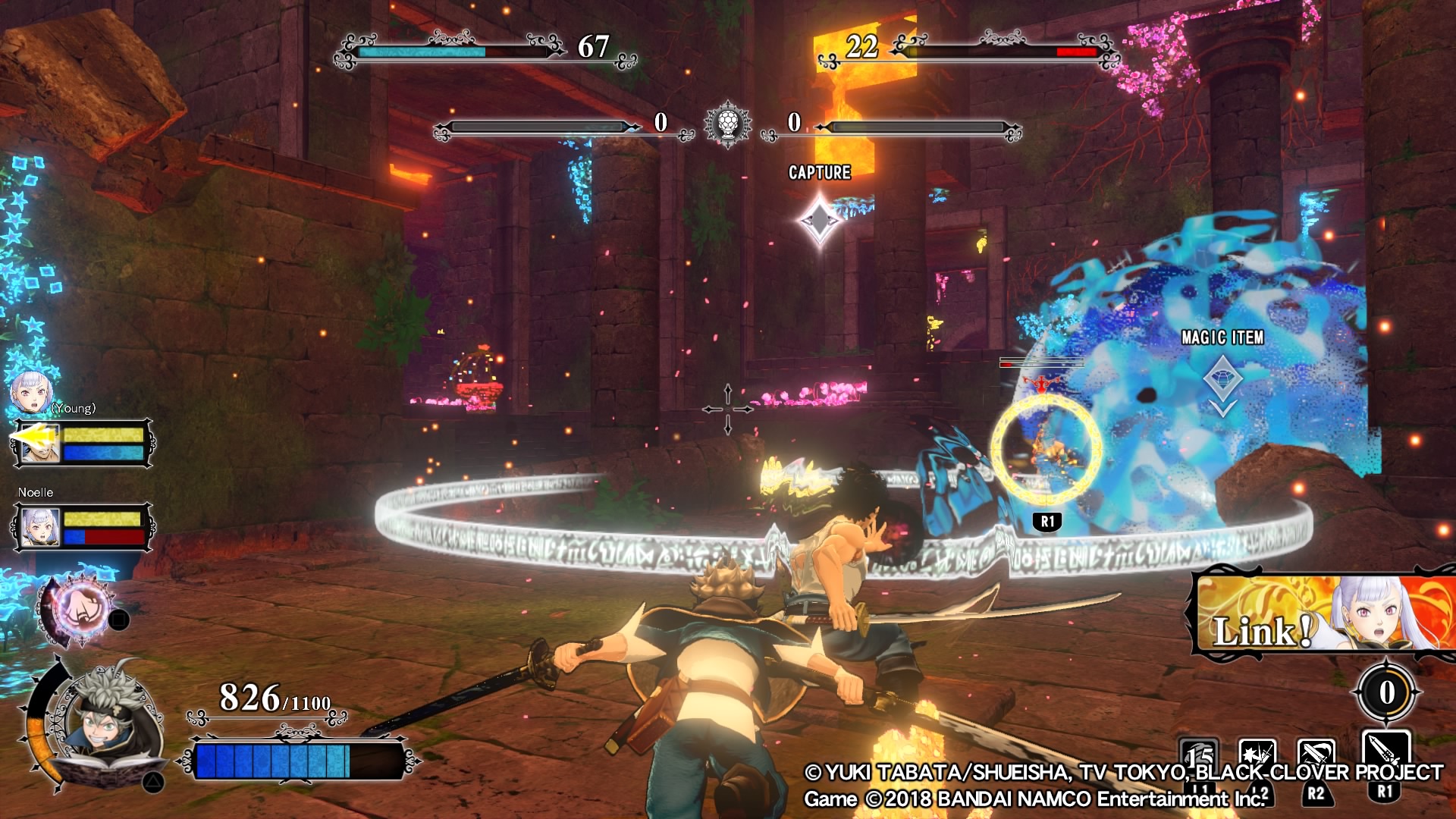Activate the glowing fist special icon
The height and width of the screenshot is (819, 1456).
(x=80, y=610)
